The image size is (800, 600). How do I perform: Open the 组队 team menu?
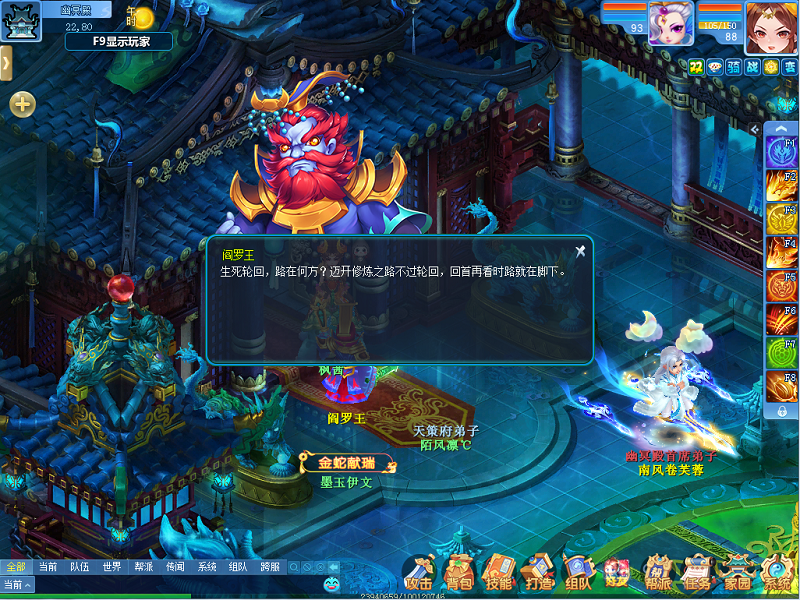tap(577, 573)
